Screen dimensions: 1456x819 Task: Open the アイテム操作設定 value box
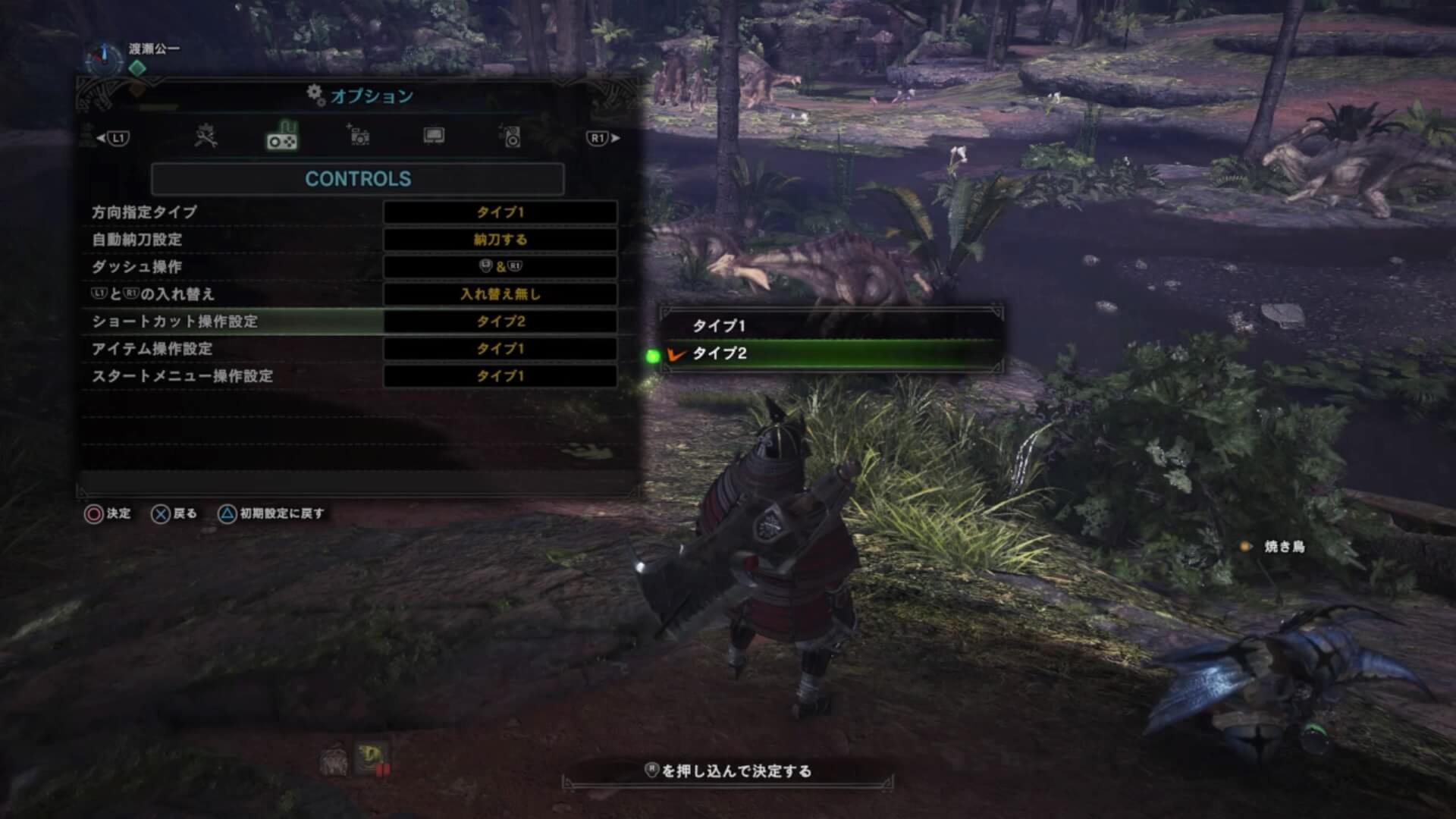coord(500,349)
